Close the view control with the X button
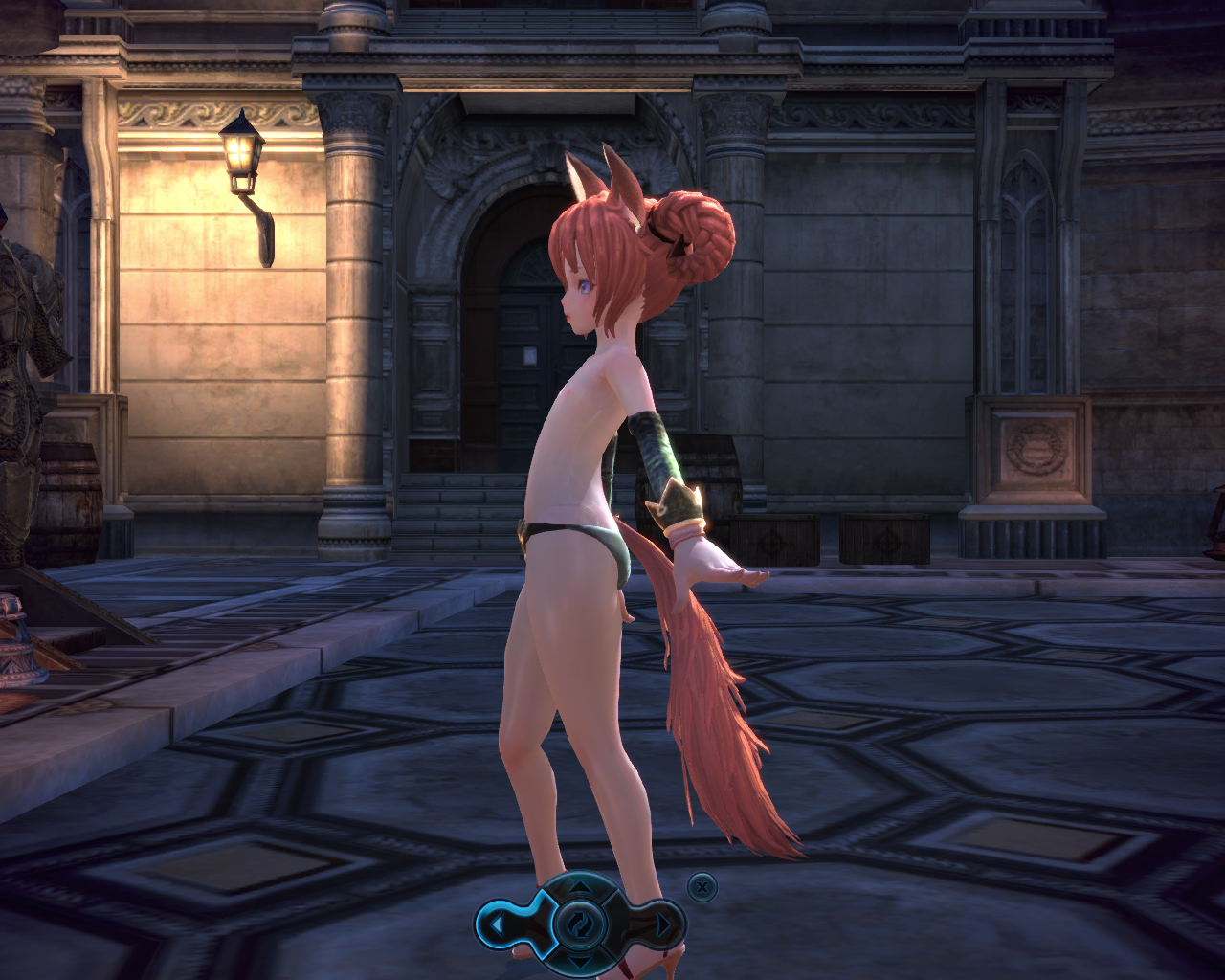Image resolution: width=1225 pixels, height=980 pixels. (702, 886)
